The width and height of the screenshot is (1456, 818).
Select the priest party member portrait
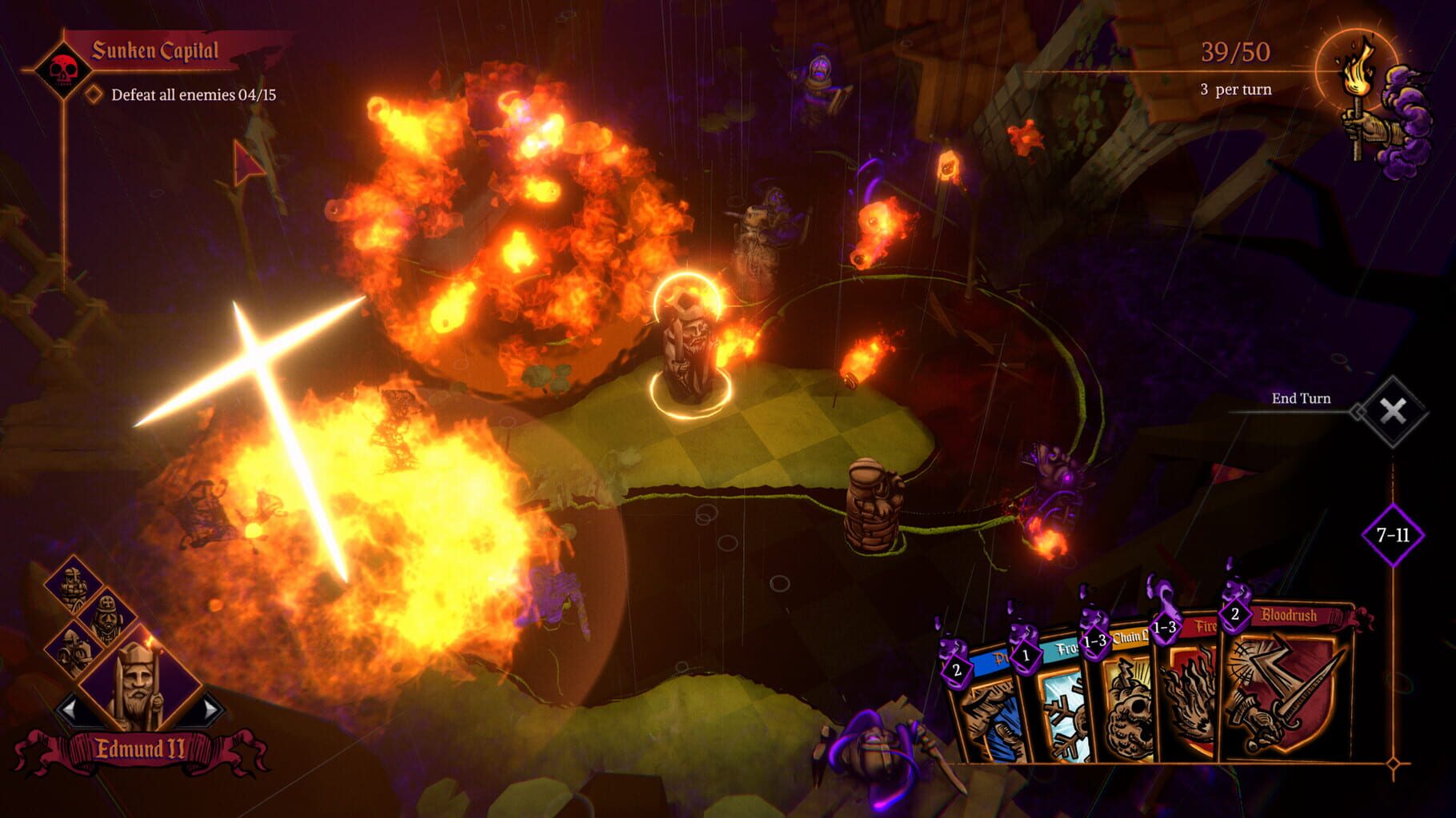(x=106, y=618)
